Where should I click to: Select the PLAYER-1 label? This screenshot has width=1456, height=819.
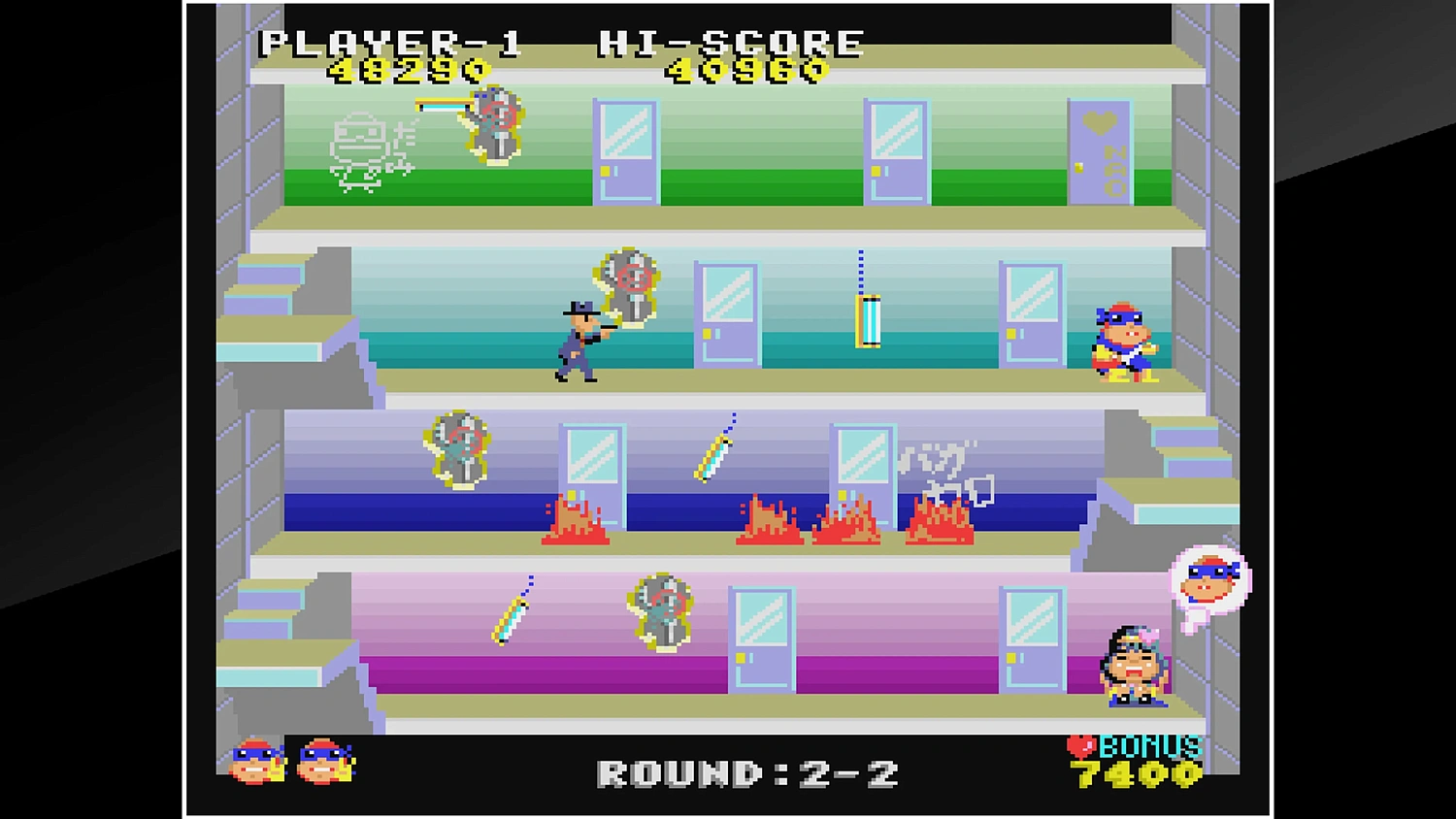tap(393, 41)
